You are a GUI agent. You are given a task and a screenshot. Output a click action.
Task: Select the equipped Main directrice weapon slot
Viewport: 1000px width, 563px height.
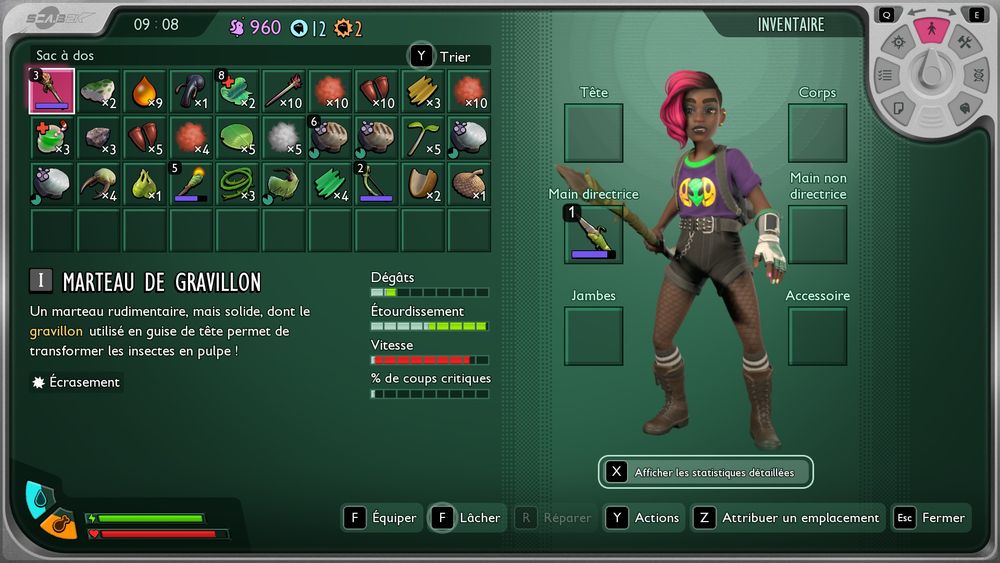[593, 234]
